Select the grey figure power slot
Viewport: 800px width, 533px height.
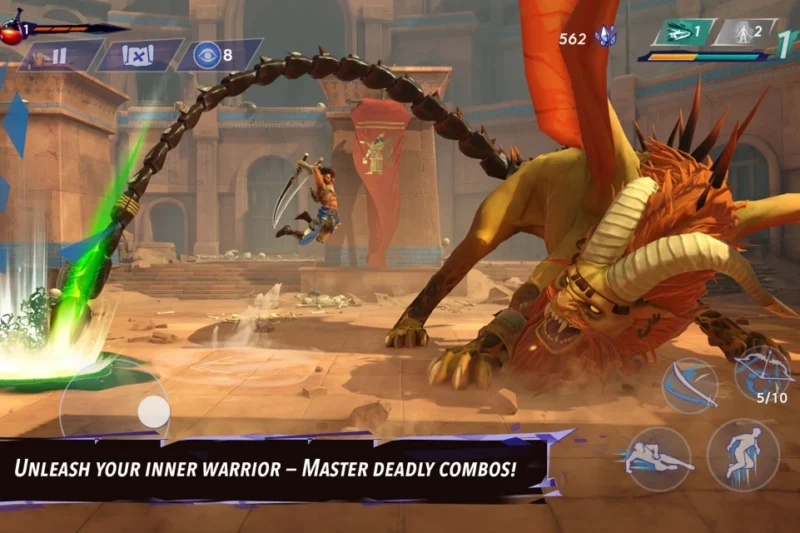[x=745, y=33]
